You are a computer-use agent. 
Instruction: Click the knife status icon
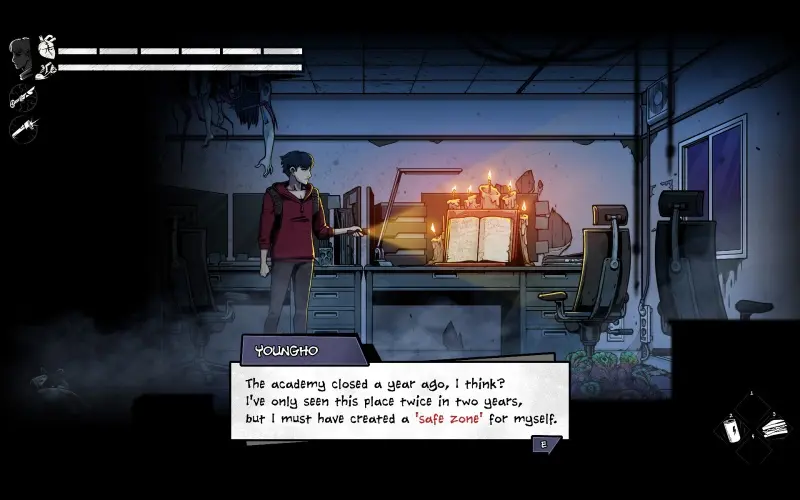21,97
